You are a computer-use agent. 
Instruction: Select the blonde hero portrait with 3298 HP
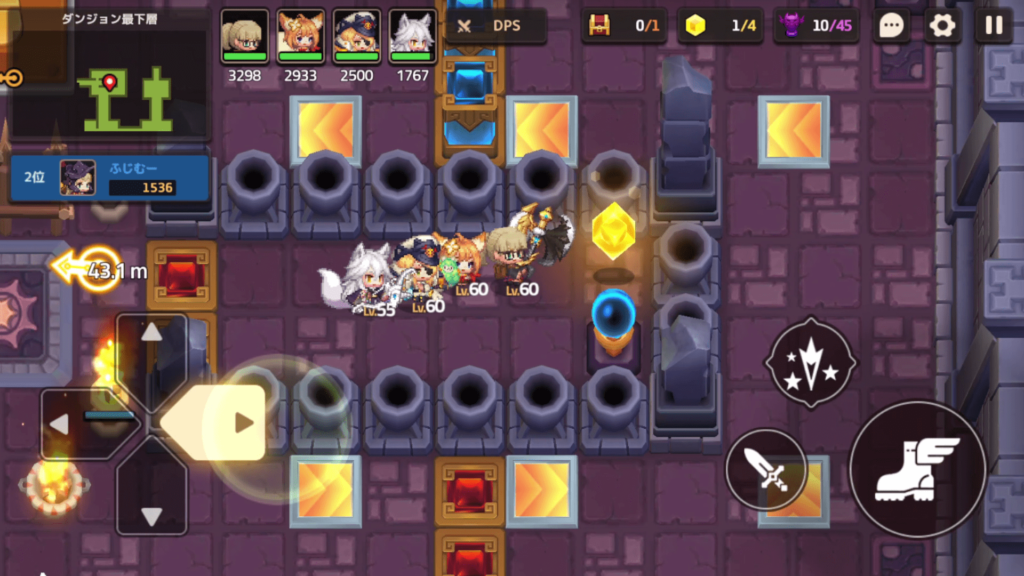(244, 36)
